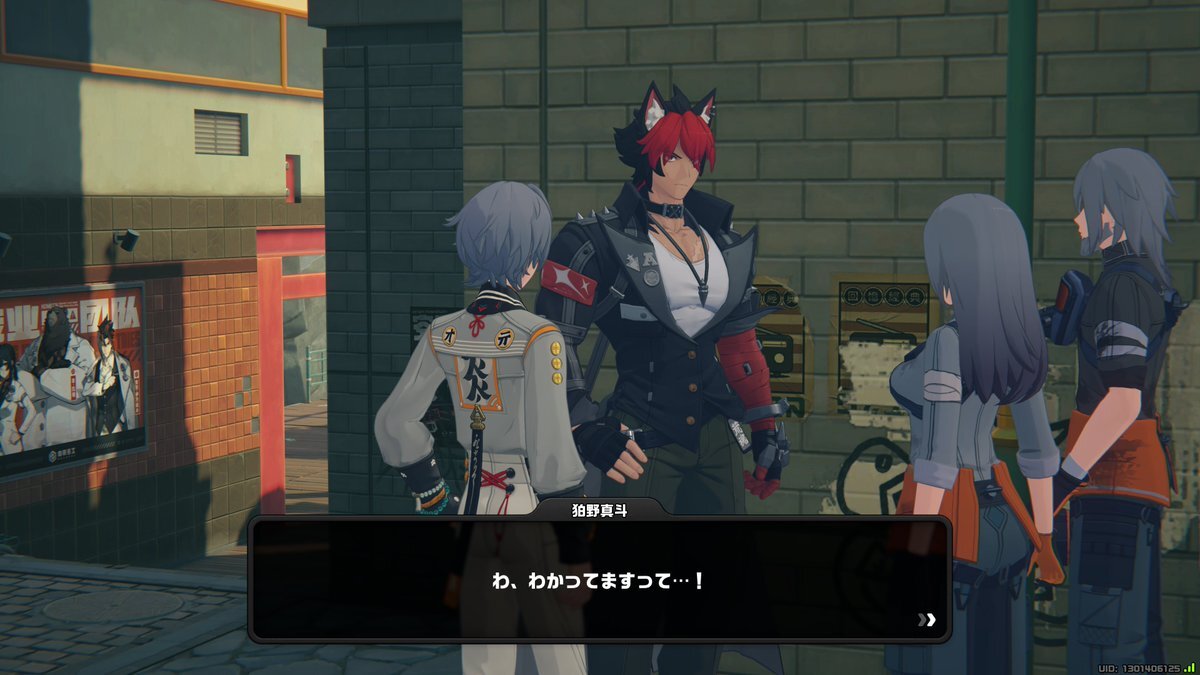Advance dialogue with the double-arrow icon
This screenshot has width=1200, height=675.
(927, 620)
